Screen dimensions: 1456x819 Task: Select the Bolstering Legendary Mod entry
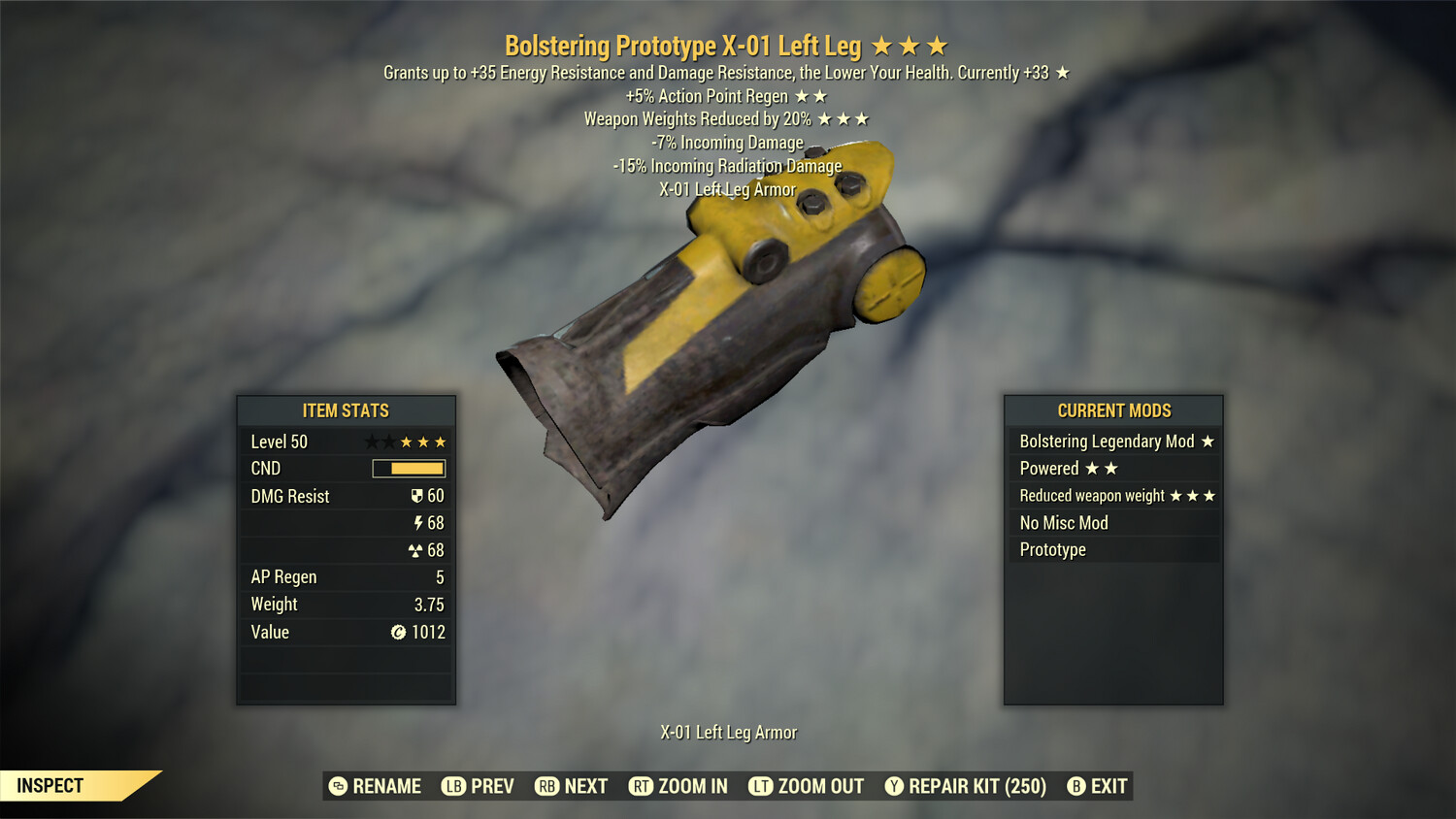(1113, 442)
